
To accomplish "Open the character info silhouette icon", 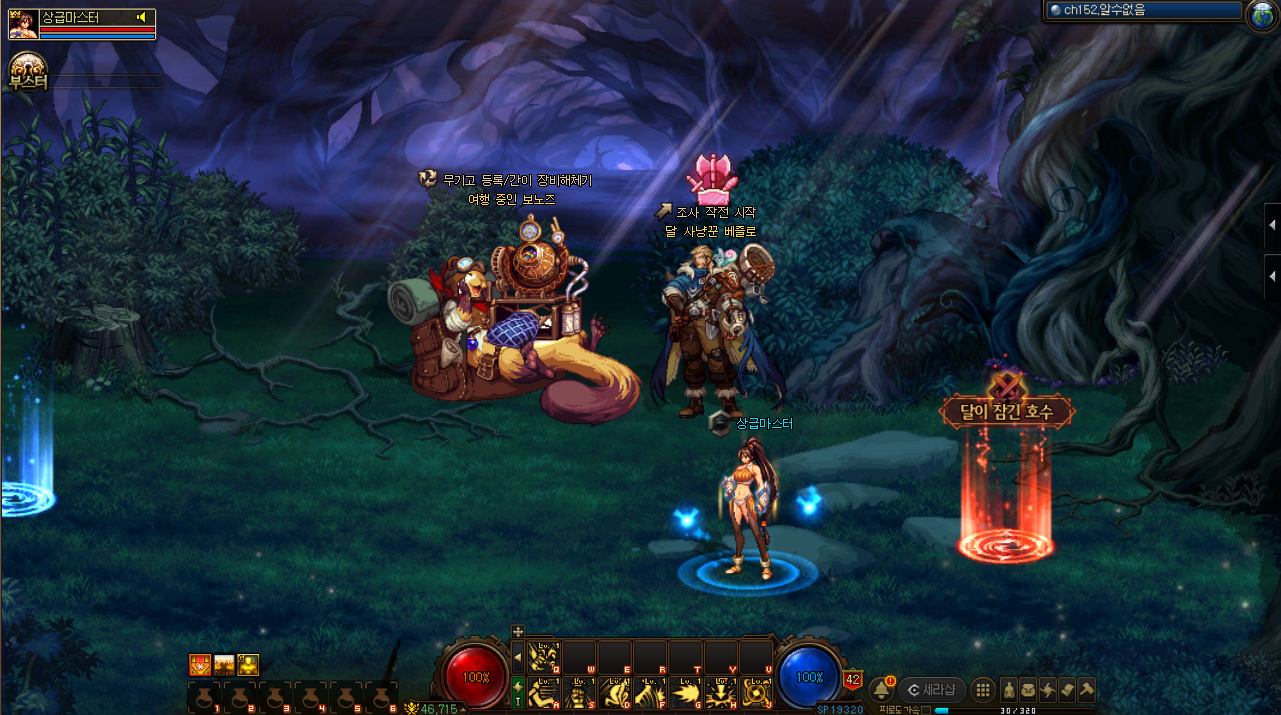I will 1010,690.
